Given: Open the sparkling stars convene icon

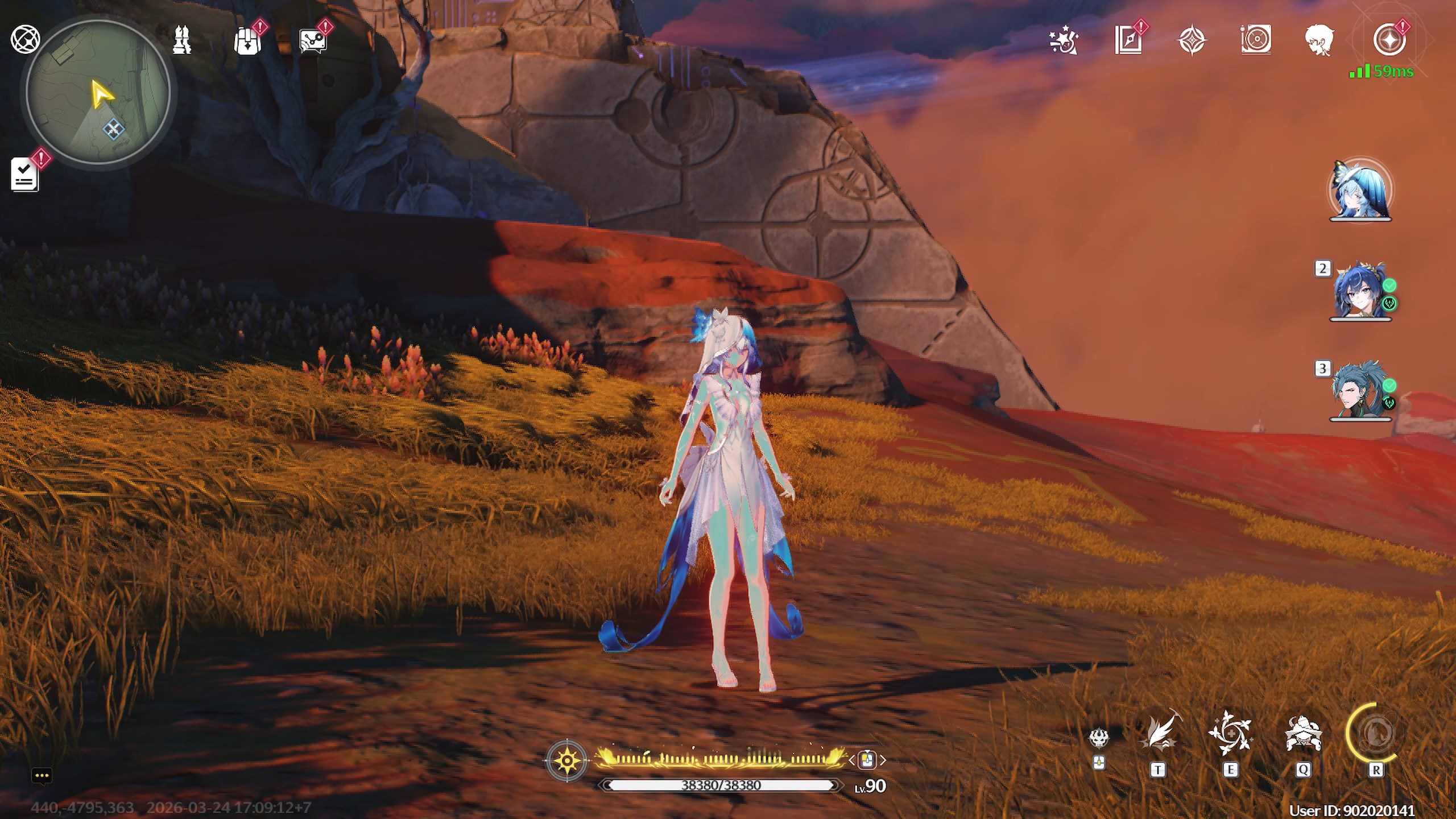Looking at the screenshot, I should pyautogui.click(x=1064, y=41).
